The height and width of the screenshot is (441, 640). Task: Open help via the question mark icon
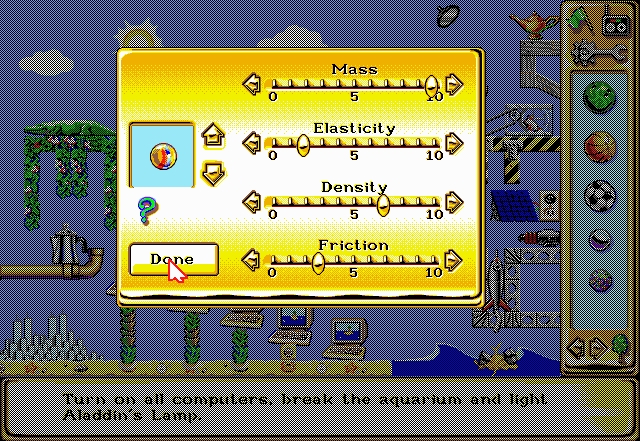[x=147, y=210]
